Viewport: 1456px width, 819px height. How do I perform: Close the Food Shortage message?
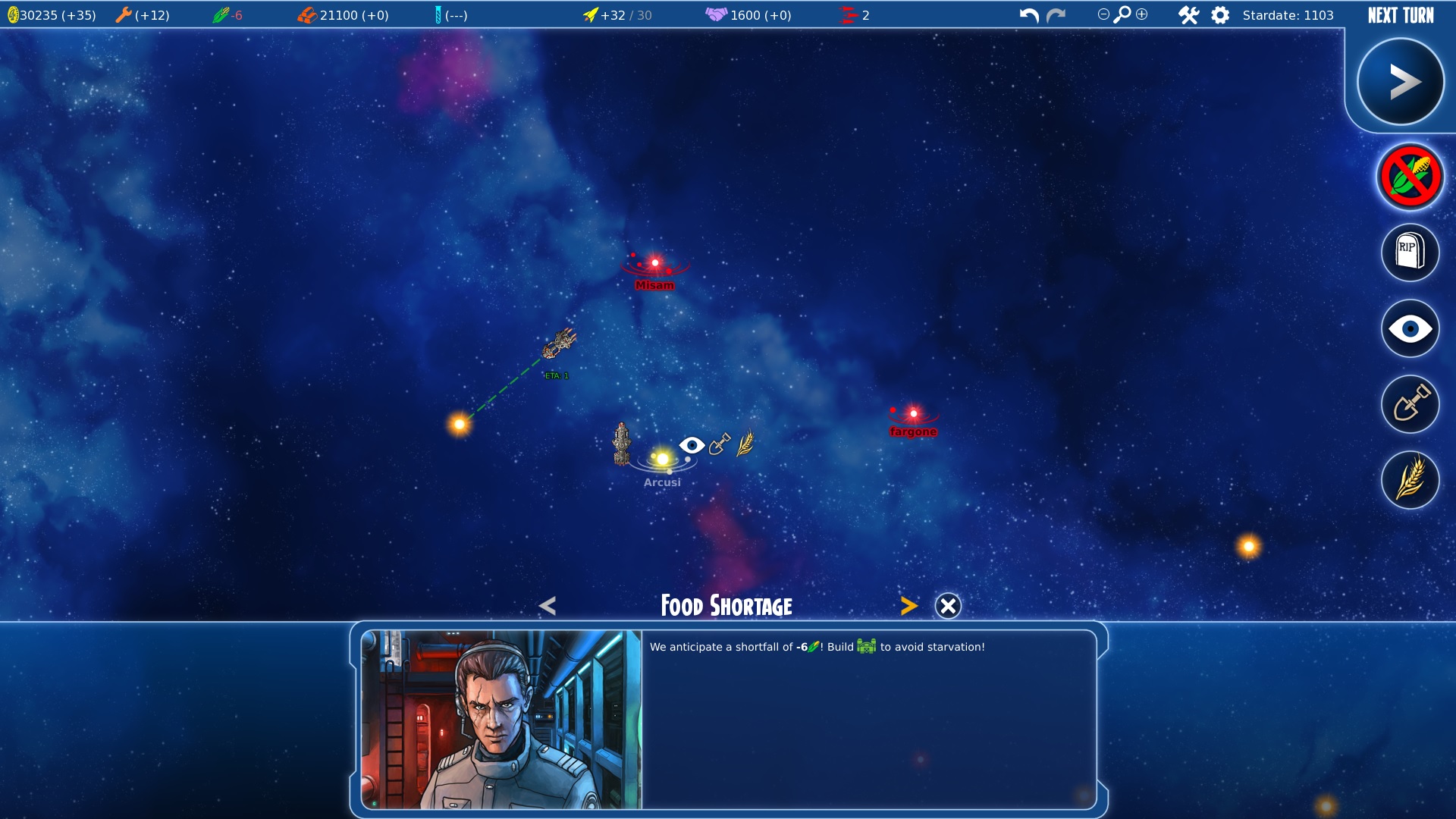pyautogui.click(x=948, y=606)
